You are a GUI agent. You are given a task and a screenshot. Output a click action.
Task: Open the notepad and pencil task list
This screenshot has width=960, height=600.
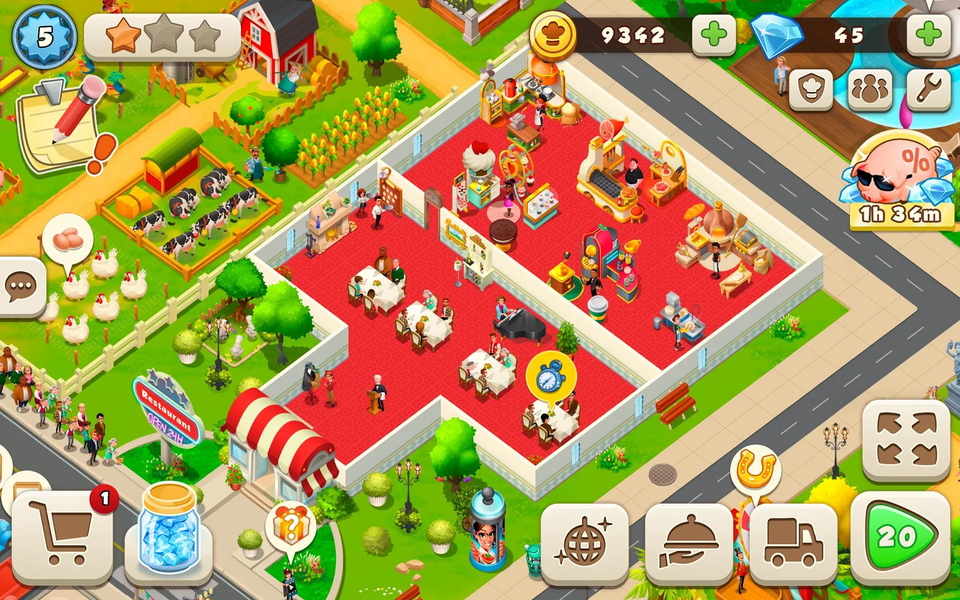(62, 125)
